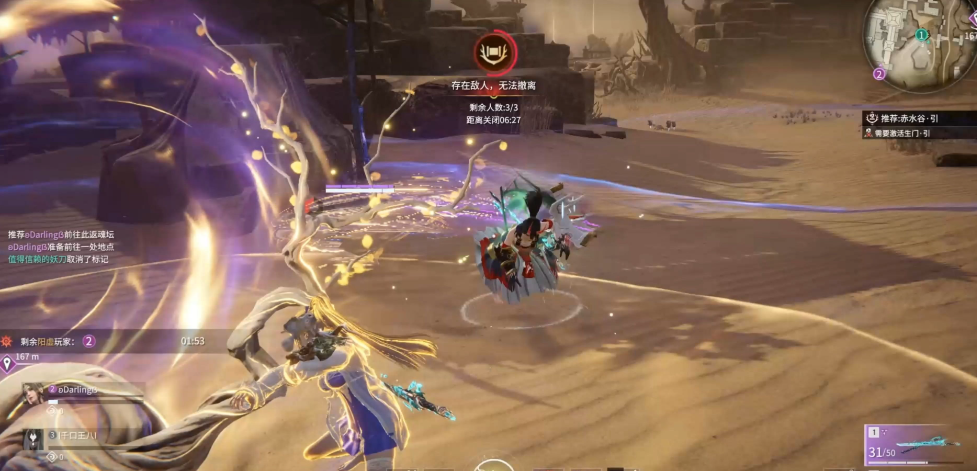The height and width of the screenshot is (471, 977).
Task: Click the 167 m location pin marker
Action: [8, 363]
